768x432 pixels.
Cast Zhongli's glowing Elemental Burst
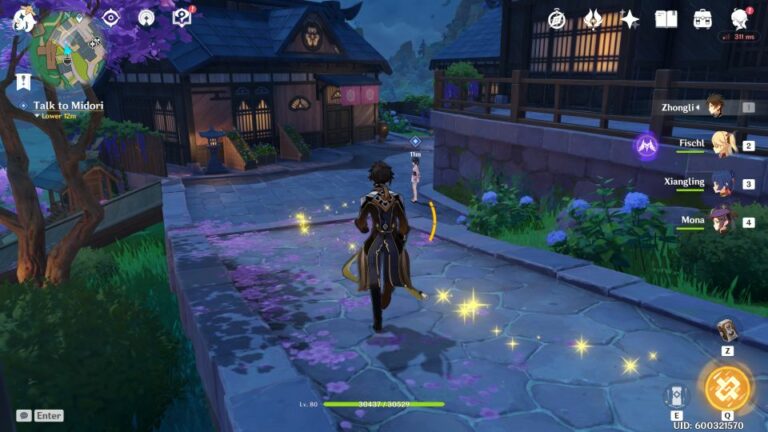tap(727, 388)
